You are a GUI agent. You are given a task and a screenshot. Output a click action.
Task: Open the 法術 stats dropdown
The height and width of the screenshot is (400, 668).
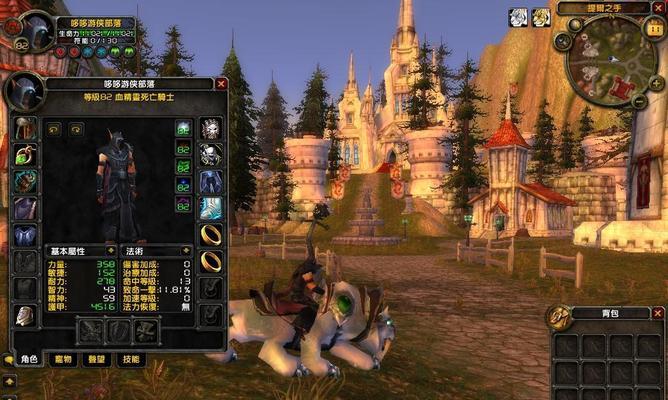[x=156, y=251]
